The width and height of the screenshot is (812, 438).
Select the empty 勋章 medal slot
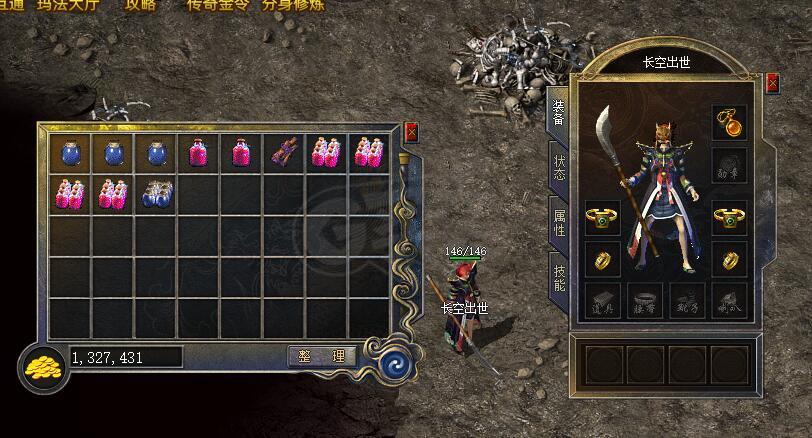pyautogui.click(x=728, y=165)
